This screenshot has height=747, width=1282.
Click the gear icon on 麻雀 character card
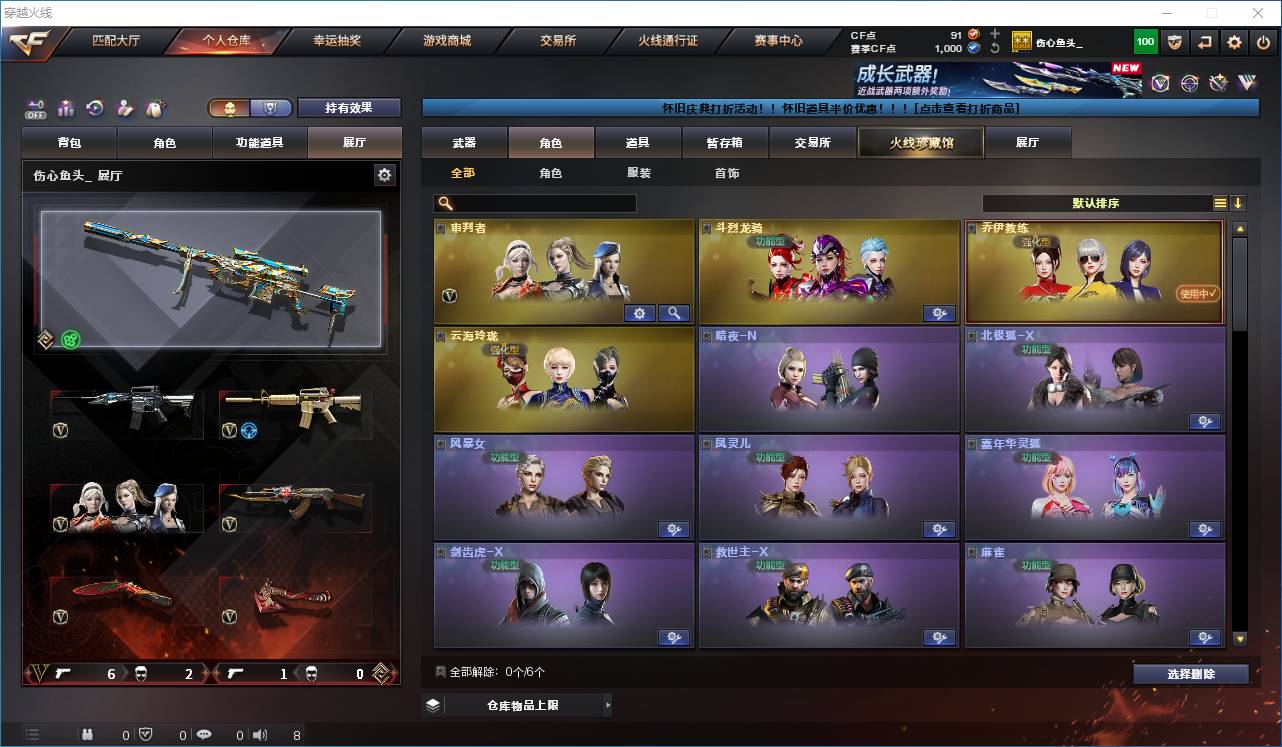(1205, 637)
